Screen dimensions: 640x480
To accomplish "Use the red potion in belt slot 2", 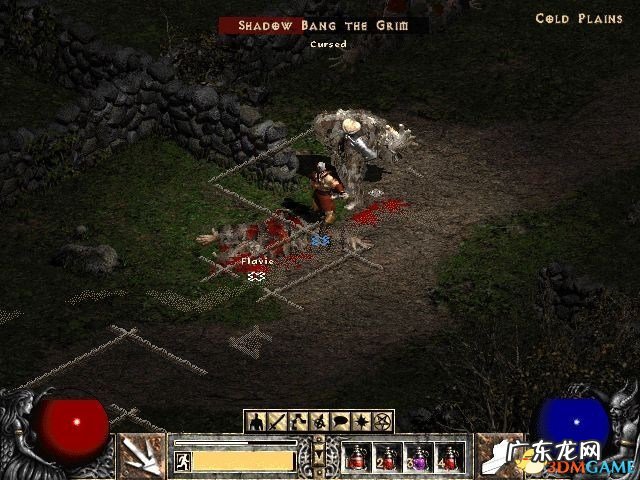I will coord(388,457).
